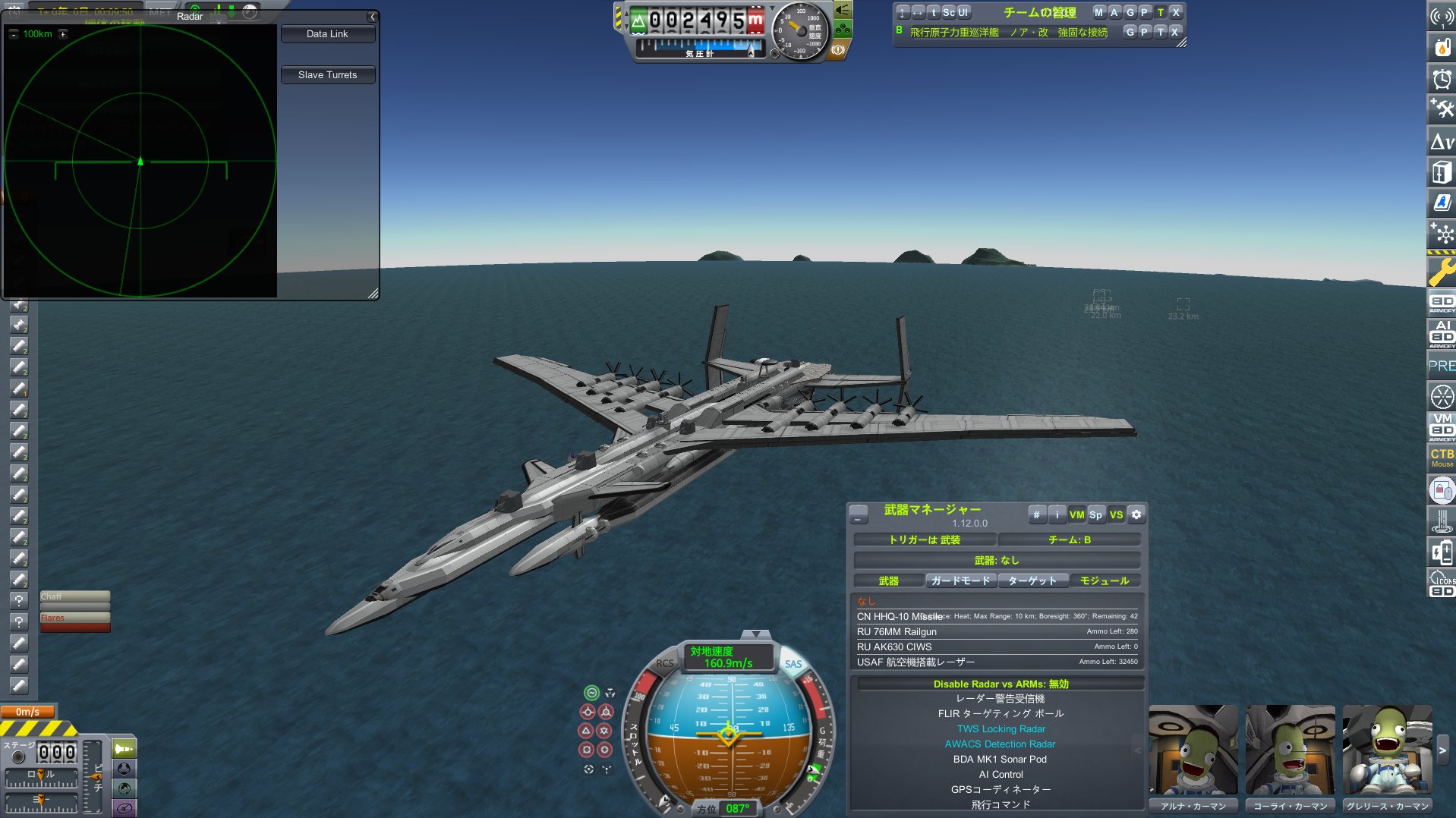
Task: Toggle RCS on the navball
Action: (664, 663)
